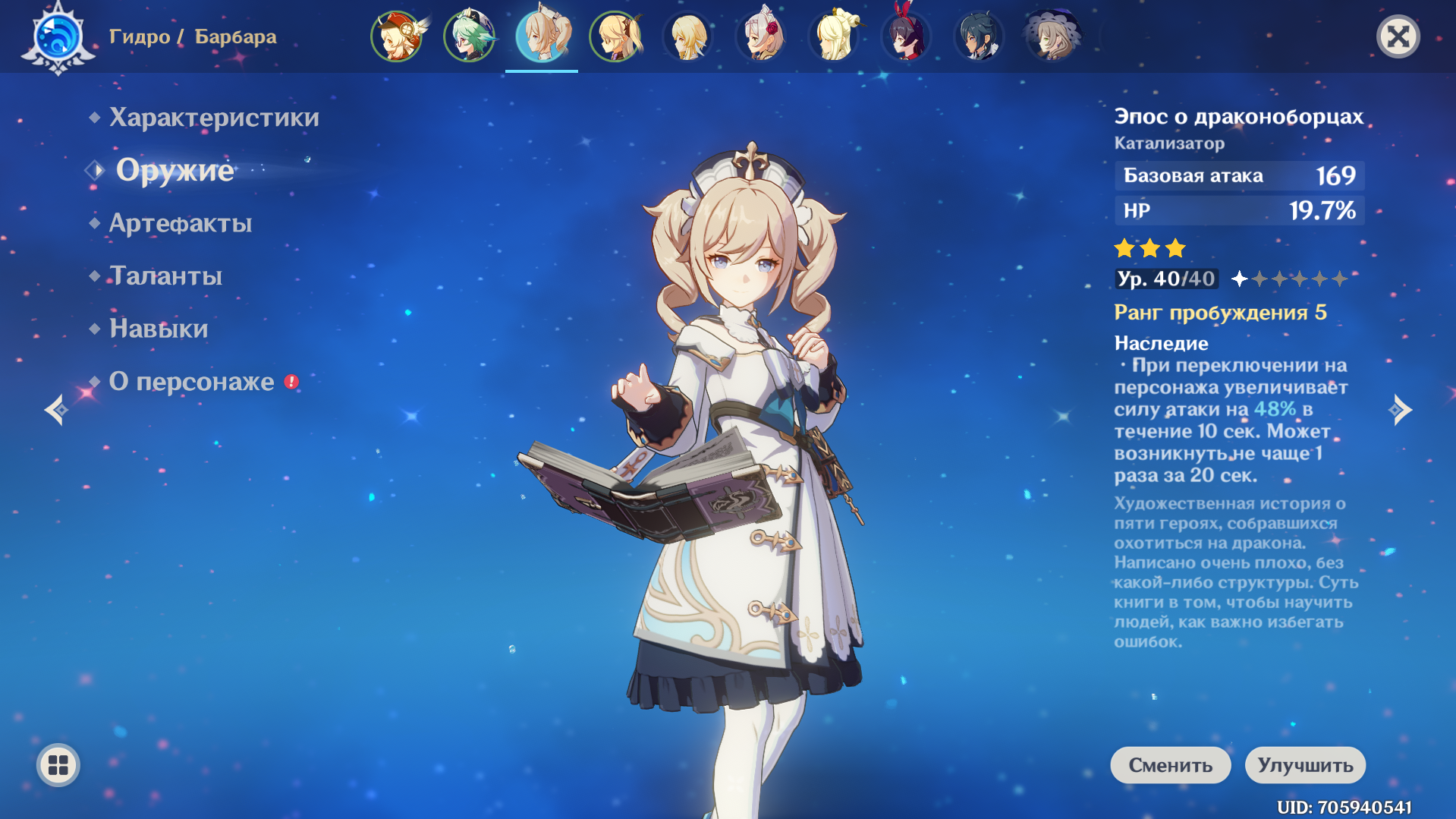Select Lisa's portrait with the purple hat

point(1052,36)
